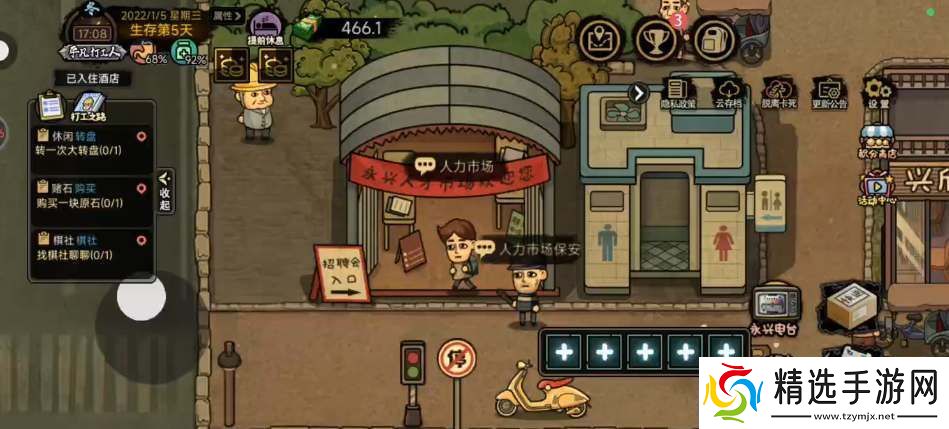Open the 活动中心 event center
The image size is (949, 429).
pyautogui.click(x=877, y=188)
